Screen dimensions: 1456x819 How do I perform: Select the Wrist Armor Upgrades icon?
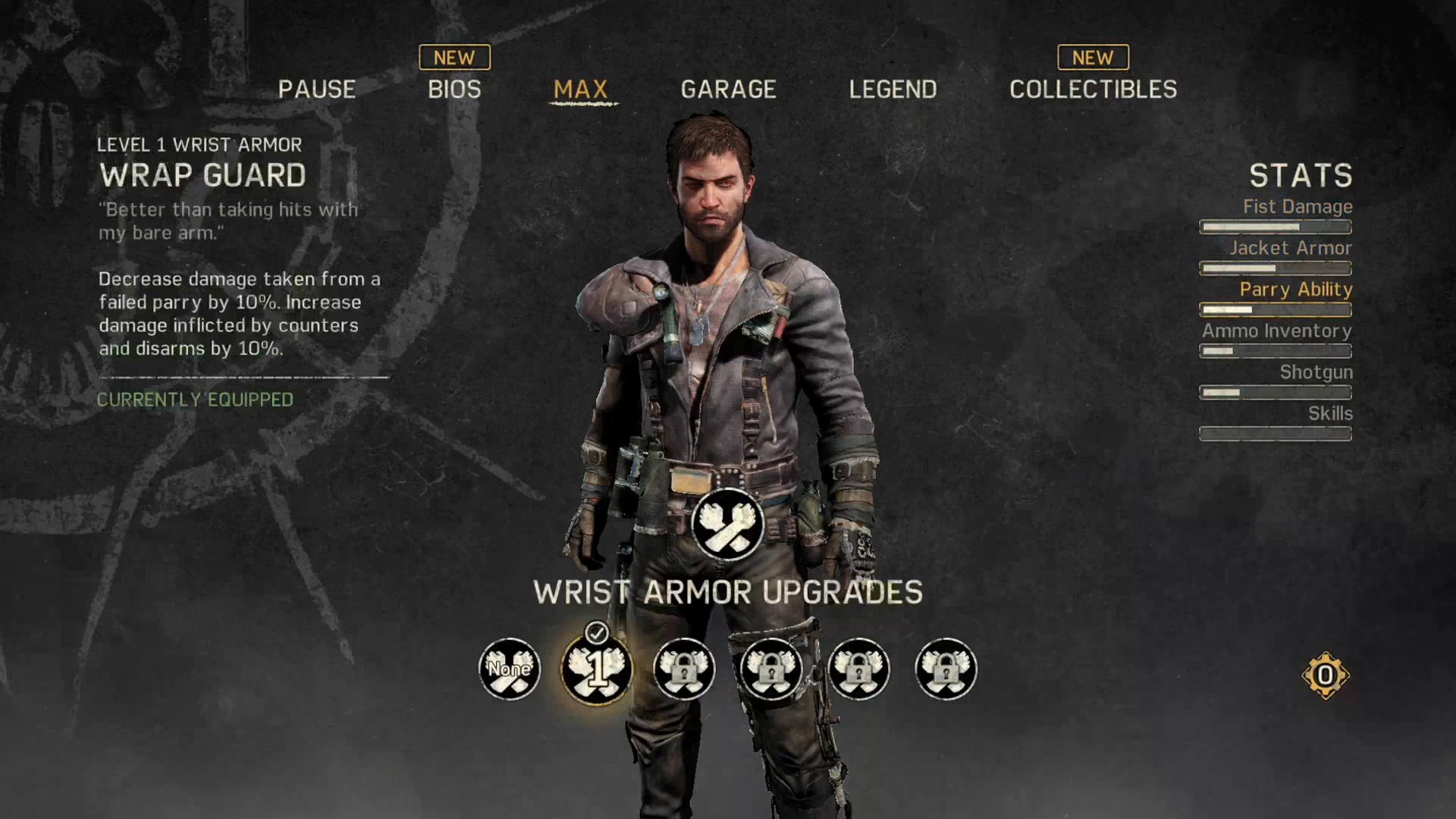[727, 523]
